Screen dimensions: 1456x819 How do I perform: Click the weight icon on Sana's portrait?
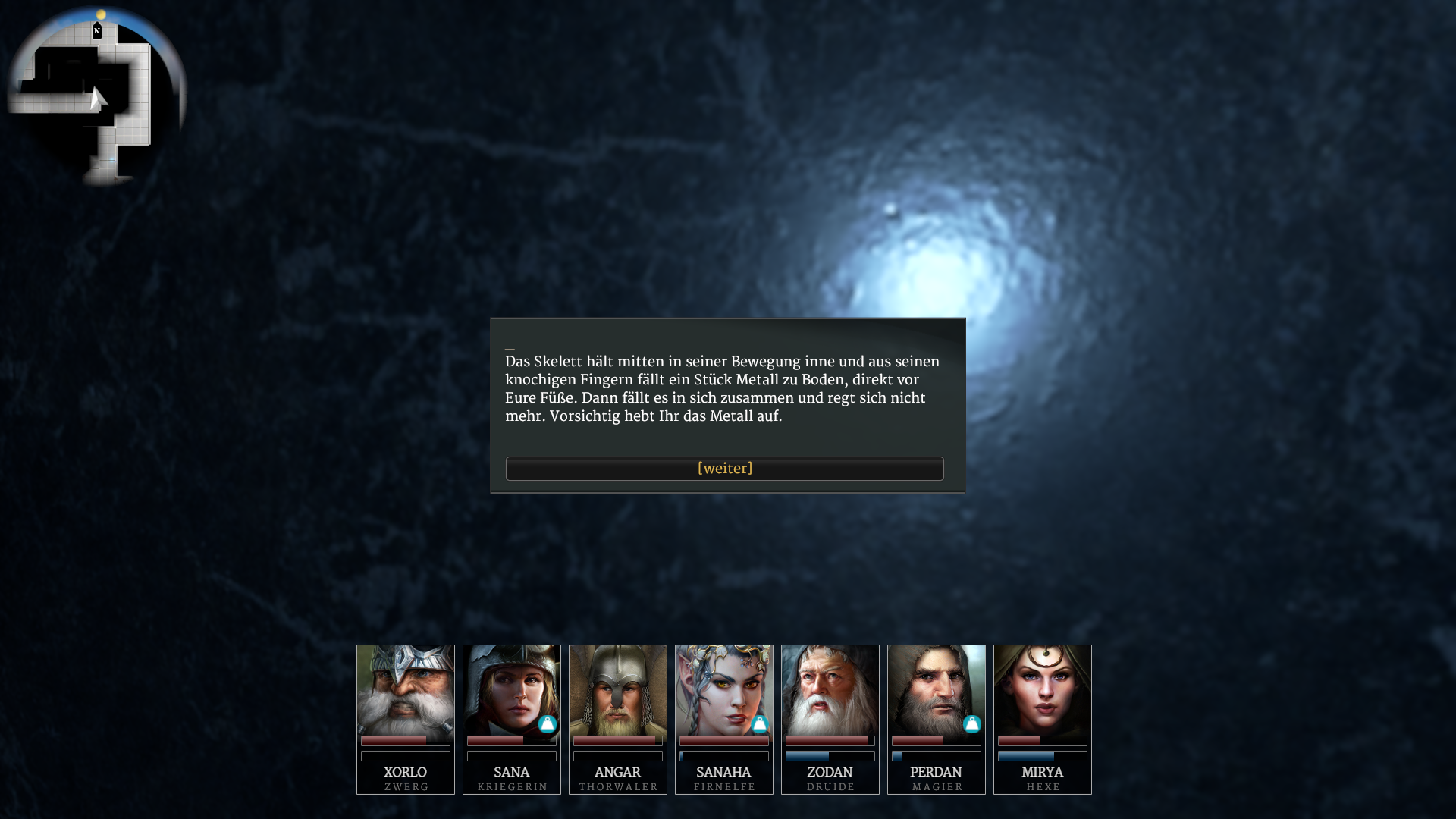548,724
